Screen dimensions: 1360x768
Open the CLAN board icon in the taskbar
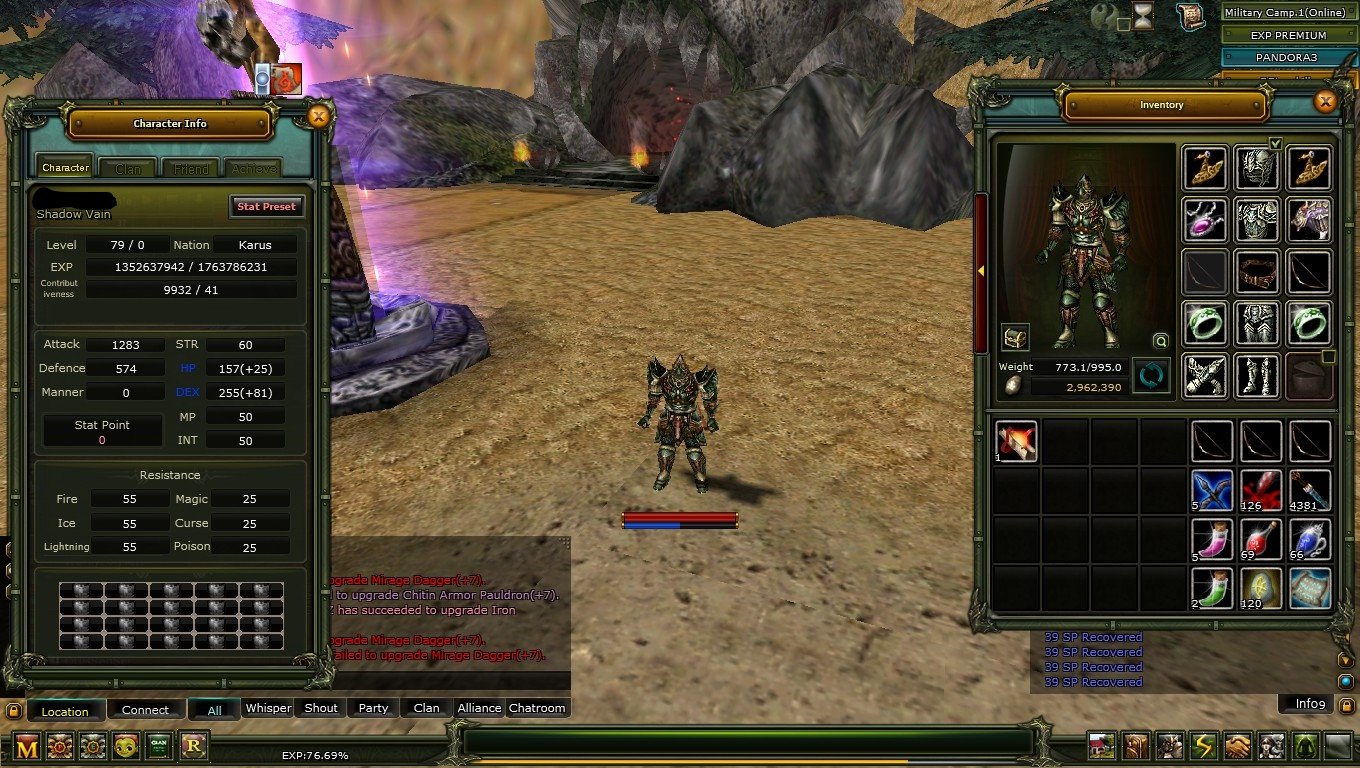point(157,746)
